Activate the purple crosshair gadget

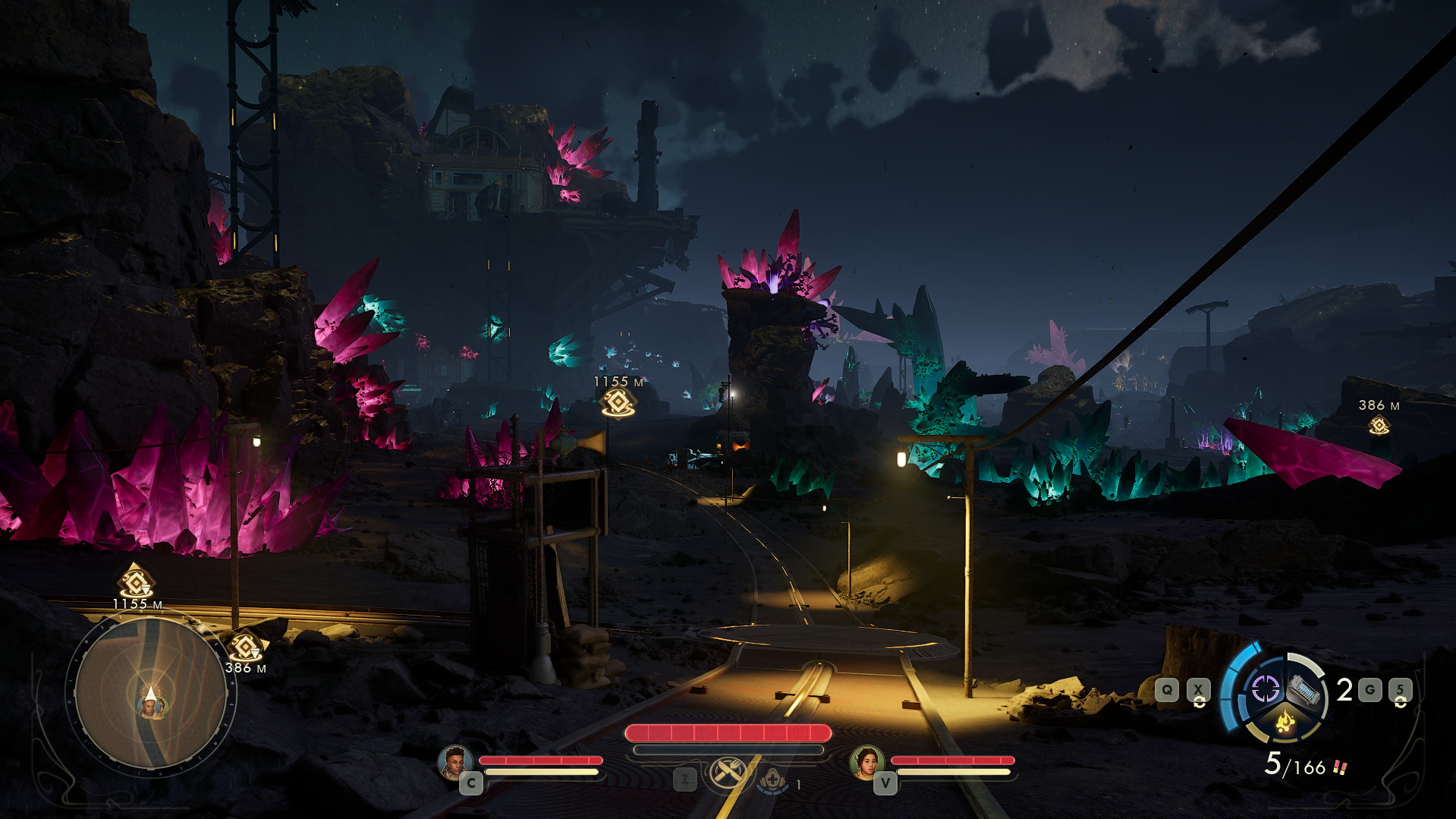(x=1265, y=689)
